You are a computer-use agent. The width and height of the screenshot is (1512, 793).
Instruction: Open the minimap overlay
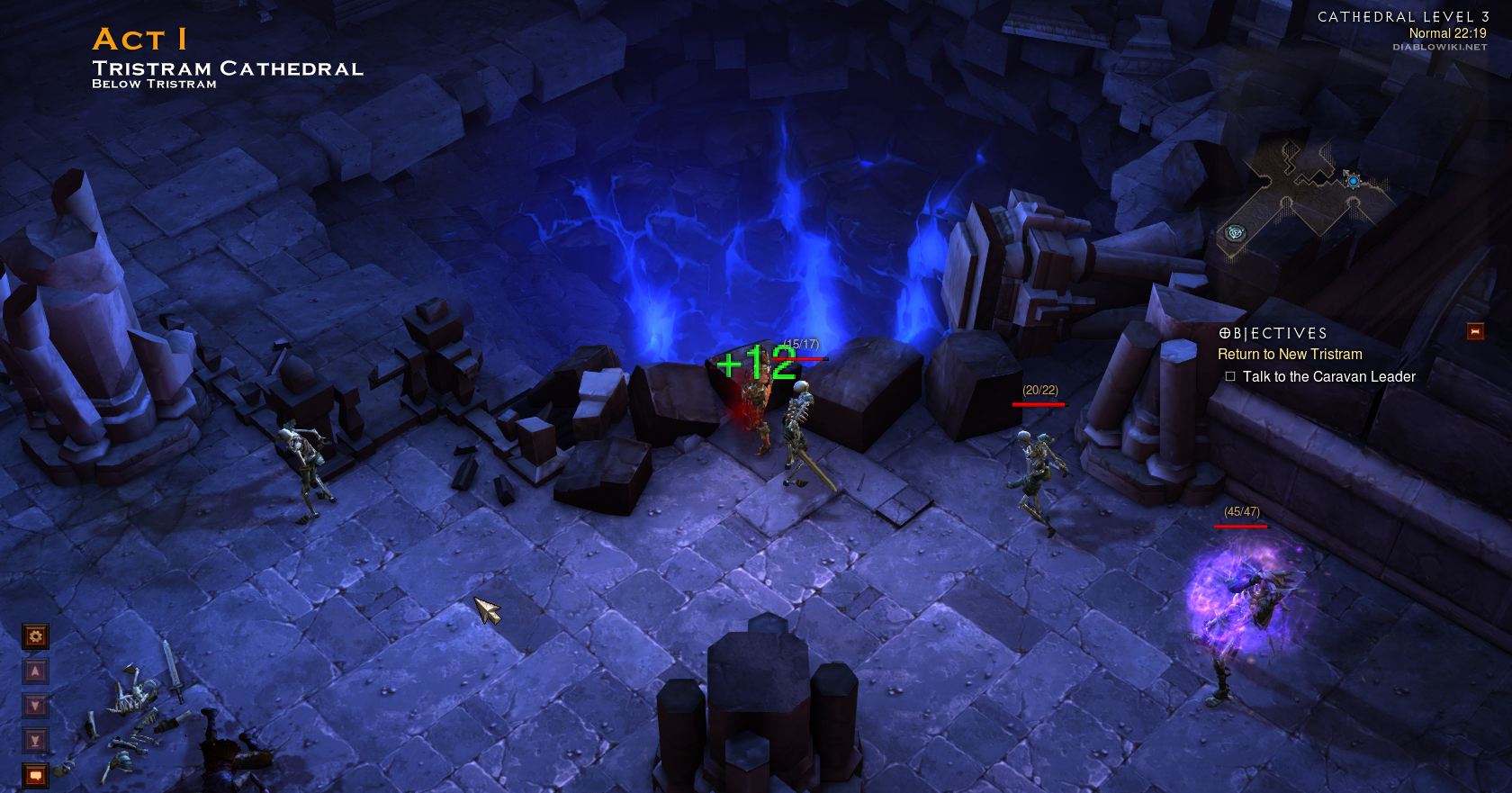click(x=1305, y=194)
